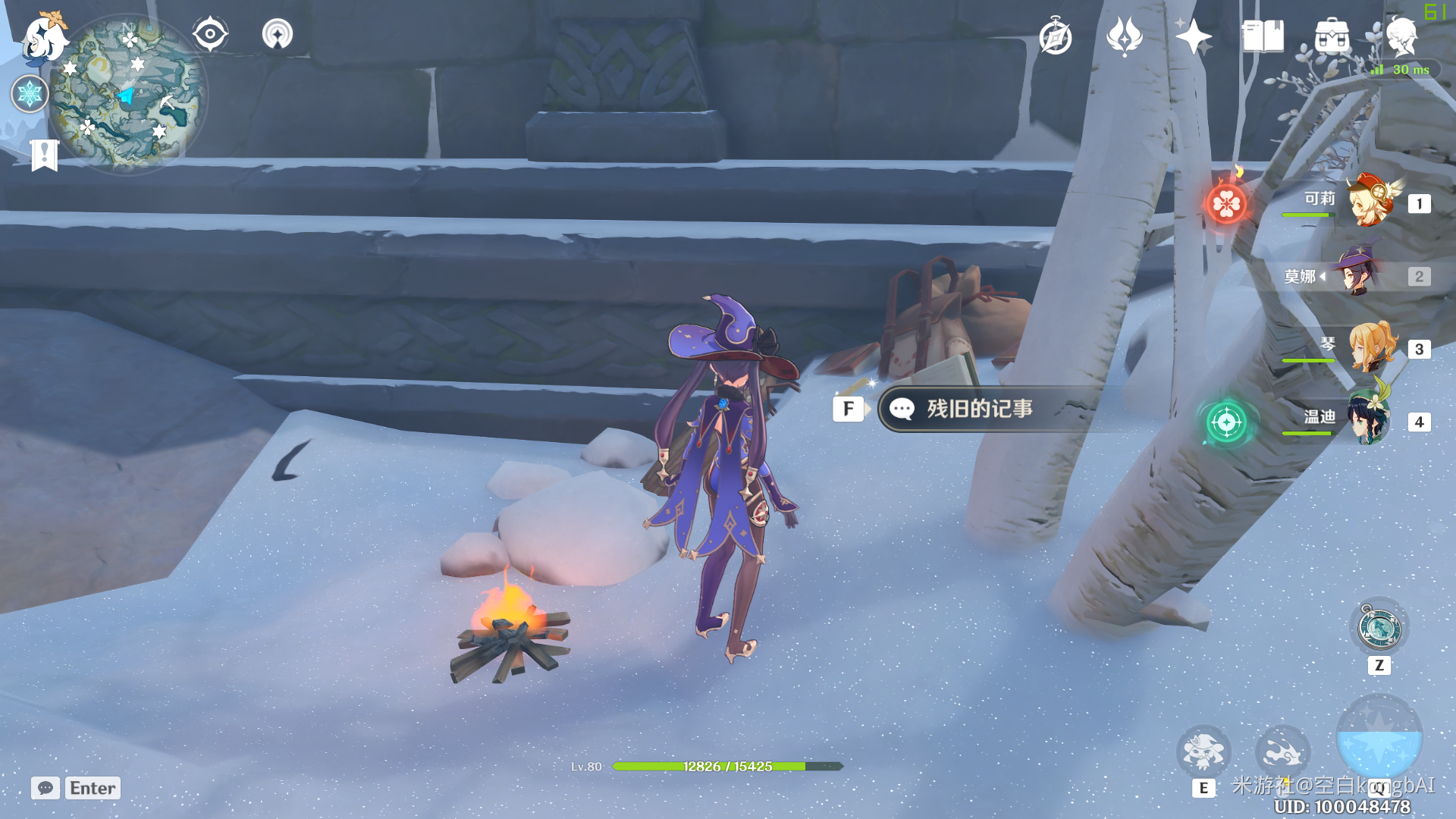
Task: Open the compass events icon
Action: (1056, 36)
